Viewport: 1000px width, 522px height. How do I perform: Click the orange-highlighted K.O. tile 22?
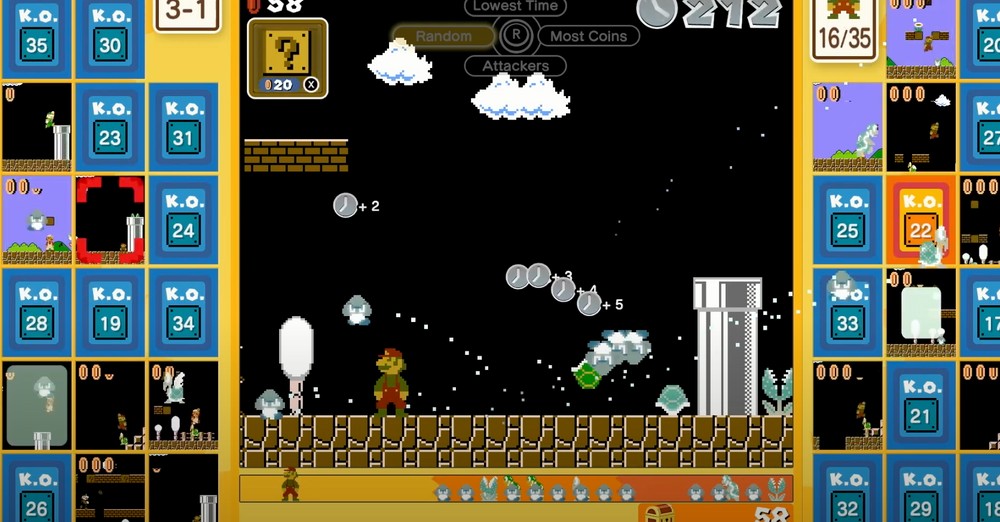921,219
